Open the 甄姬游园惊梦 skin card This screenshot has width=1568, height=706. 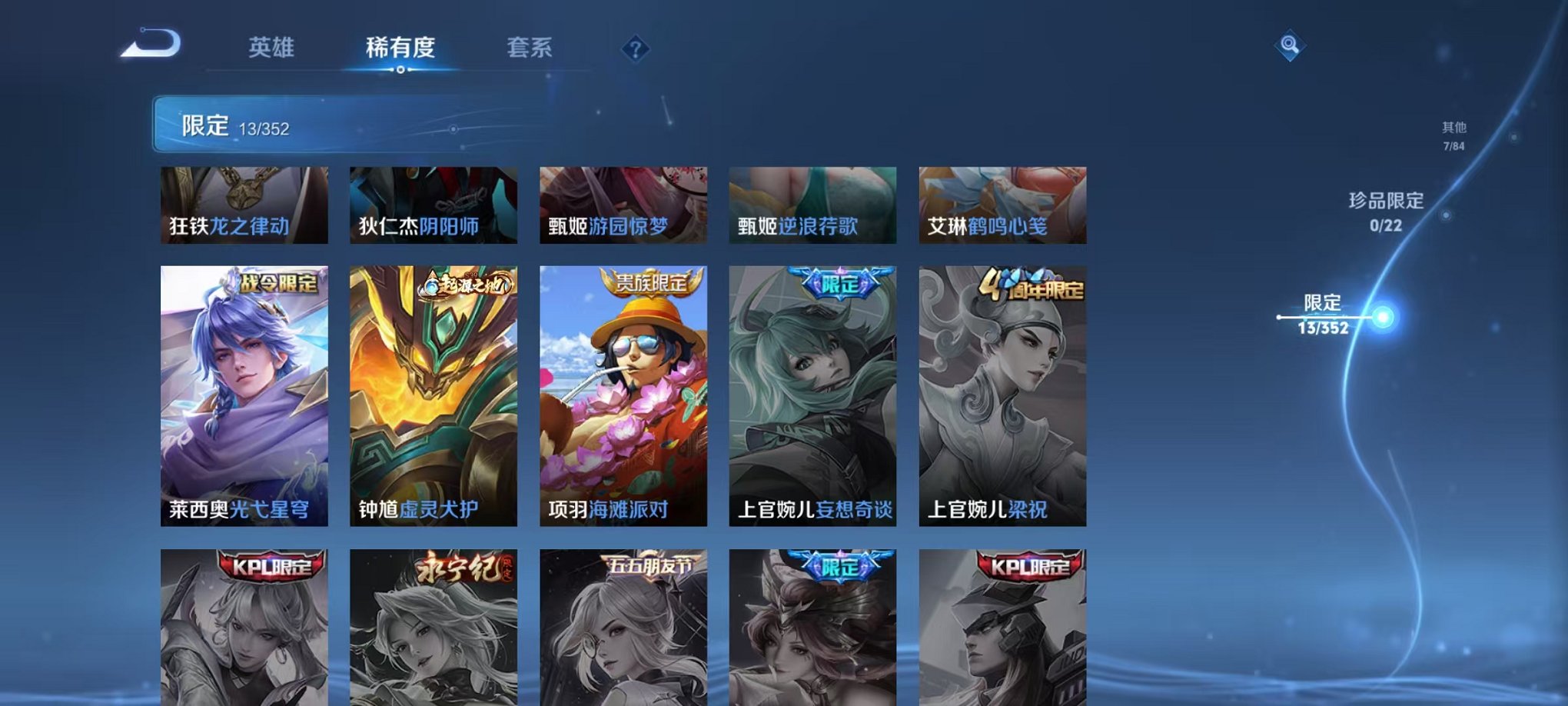coord(623,205)
